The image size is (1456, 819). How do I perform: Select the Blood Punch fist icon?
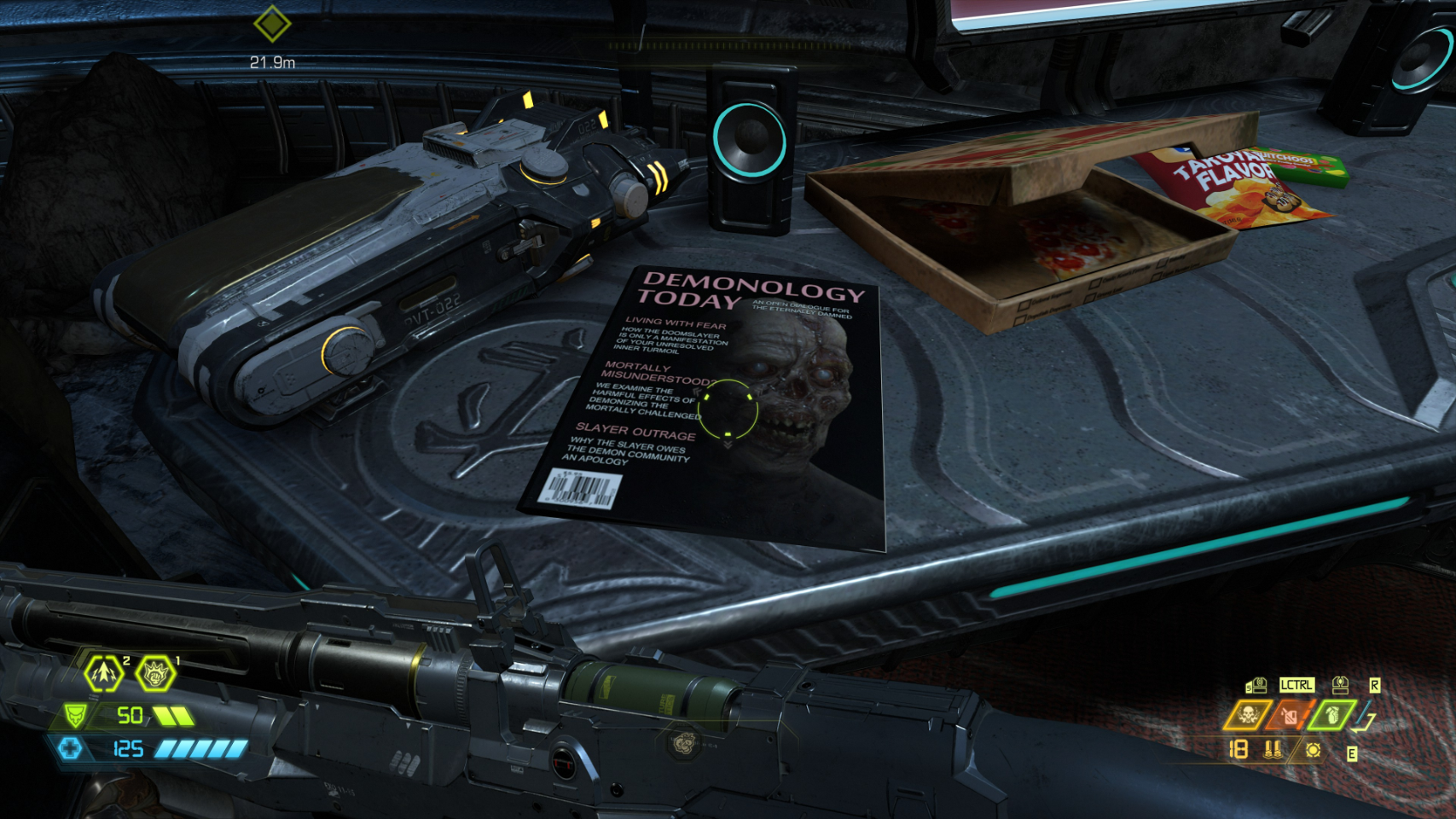tap(155, 674)
